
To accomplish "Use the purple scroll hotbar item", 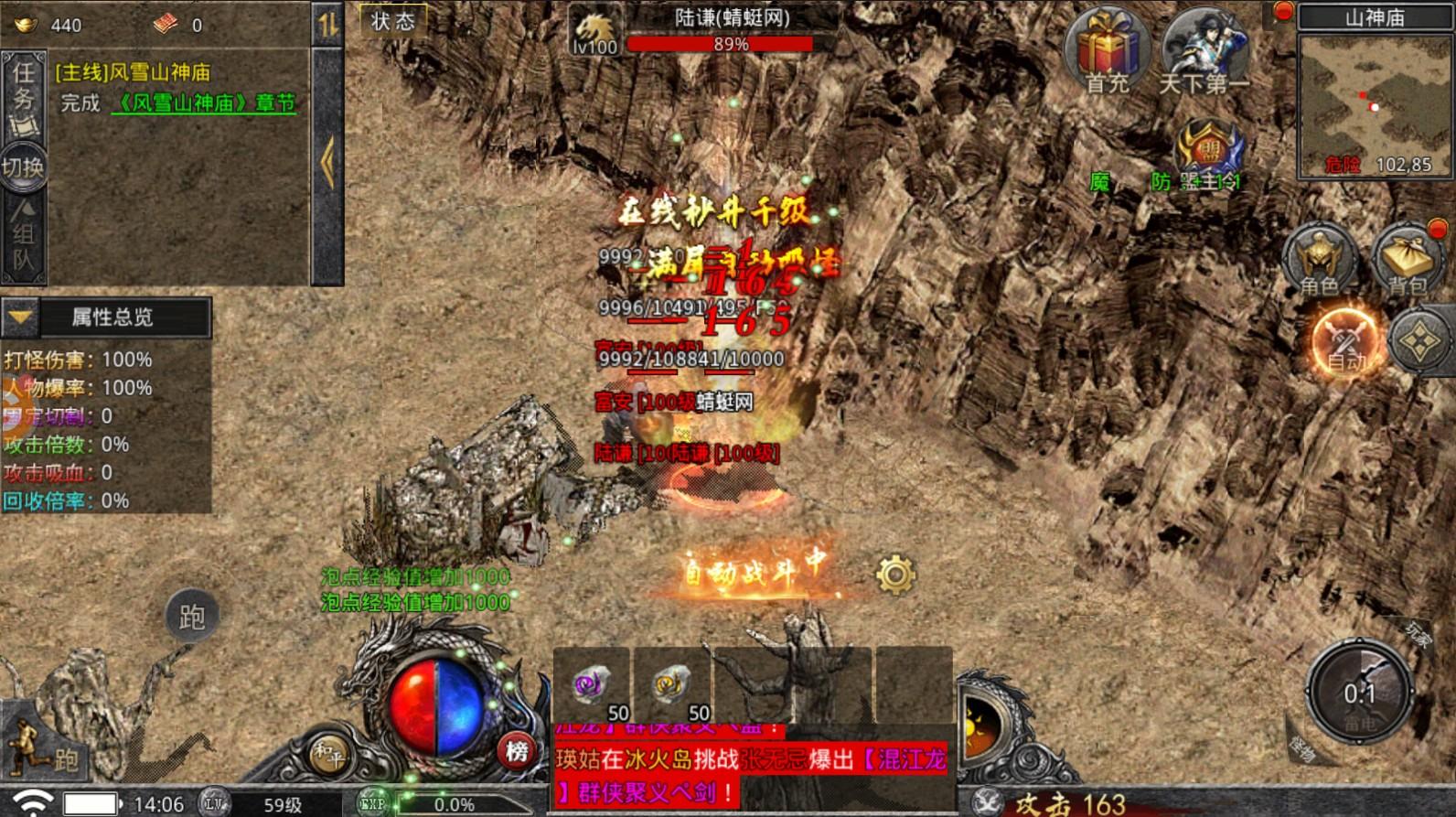I will click(592, 686).
